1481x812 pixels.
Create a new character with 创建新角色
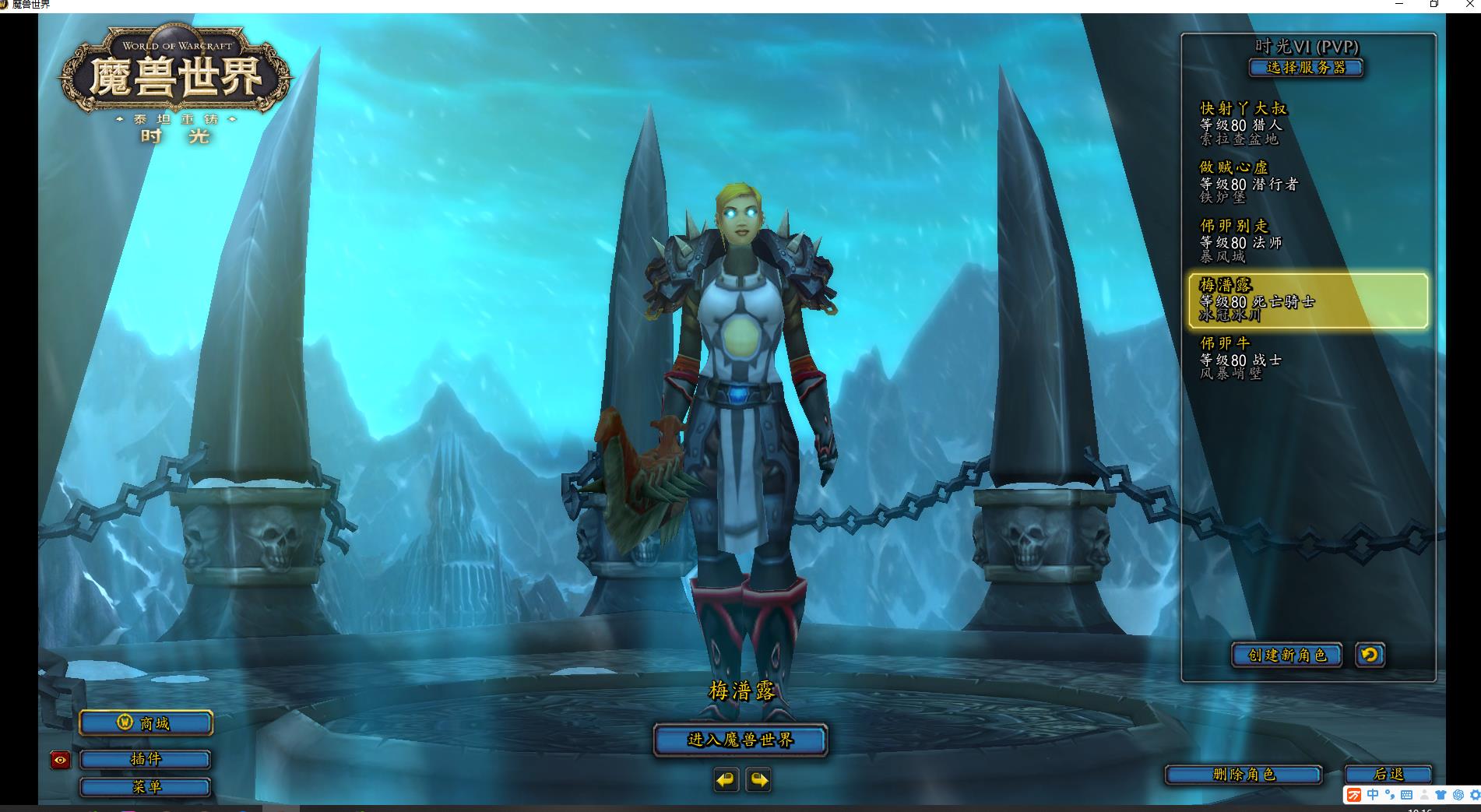(1286, 655)
